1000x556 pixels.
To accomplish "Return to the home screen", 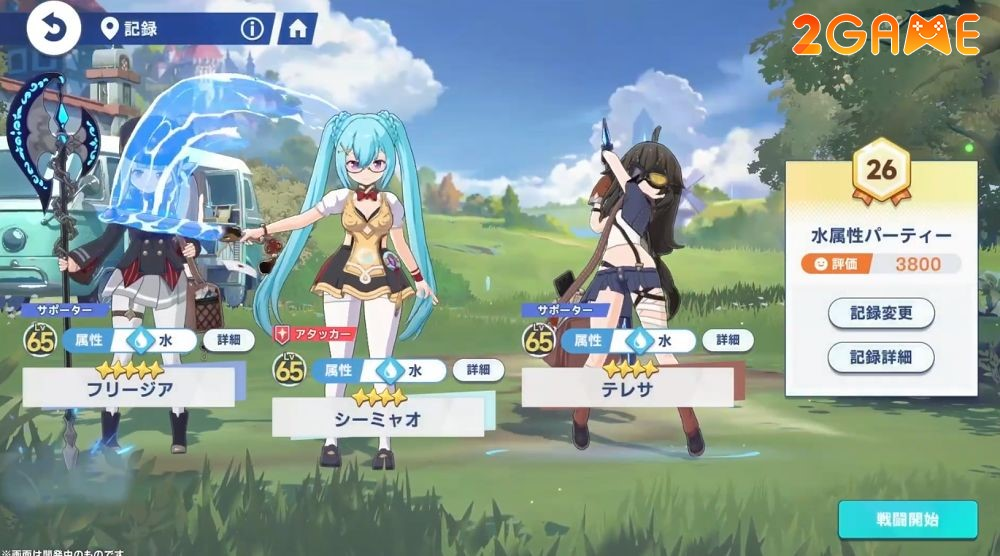I will pos(297,29).
